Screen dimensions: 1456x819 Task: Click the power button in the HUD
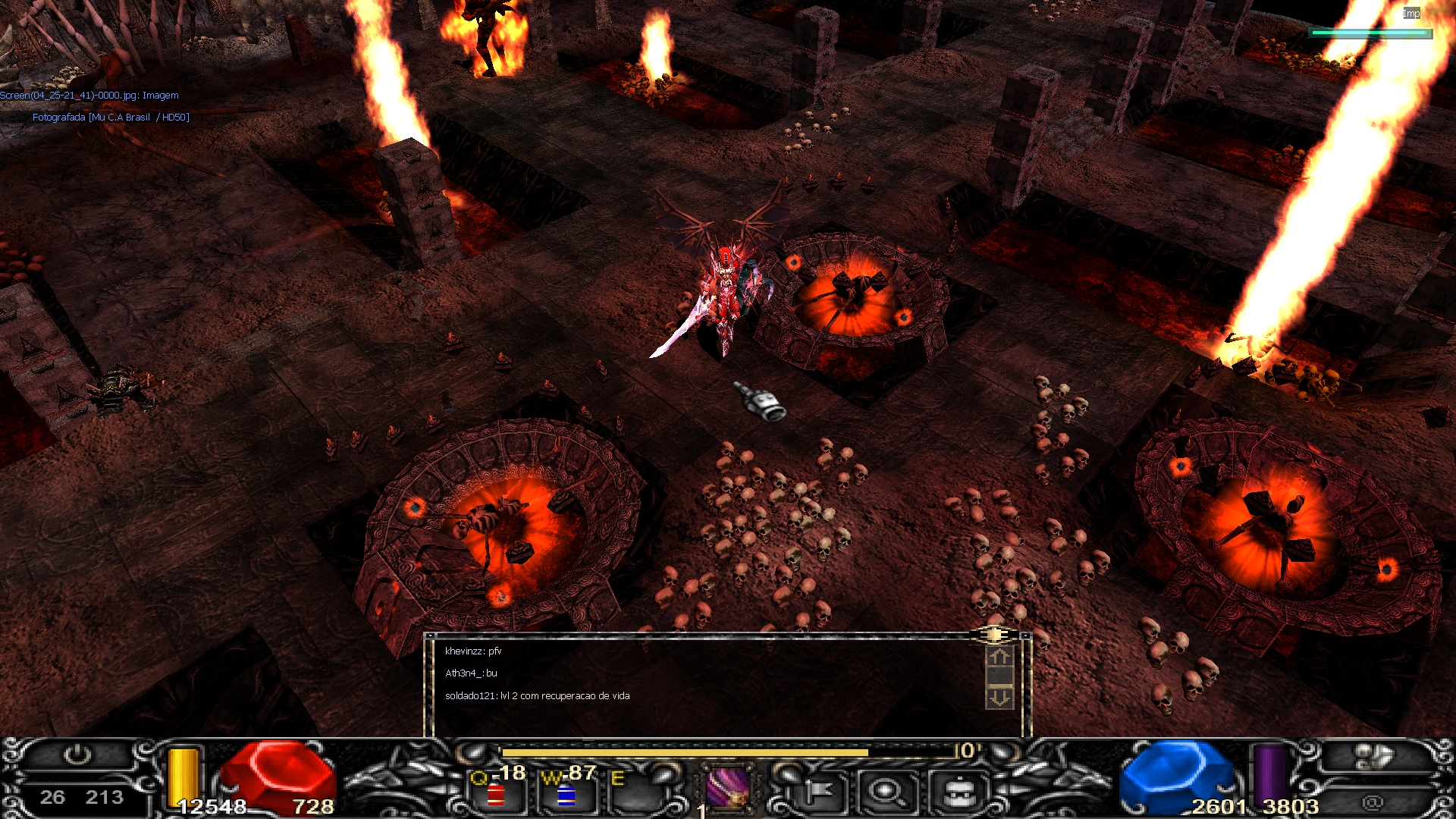77,755
